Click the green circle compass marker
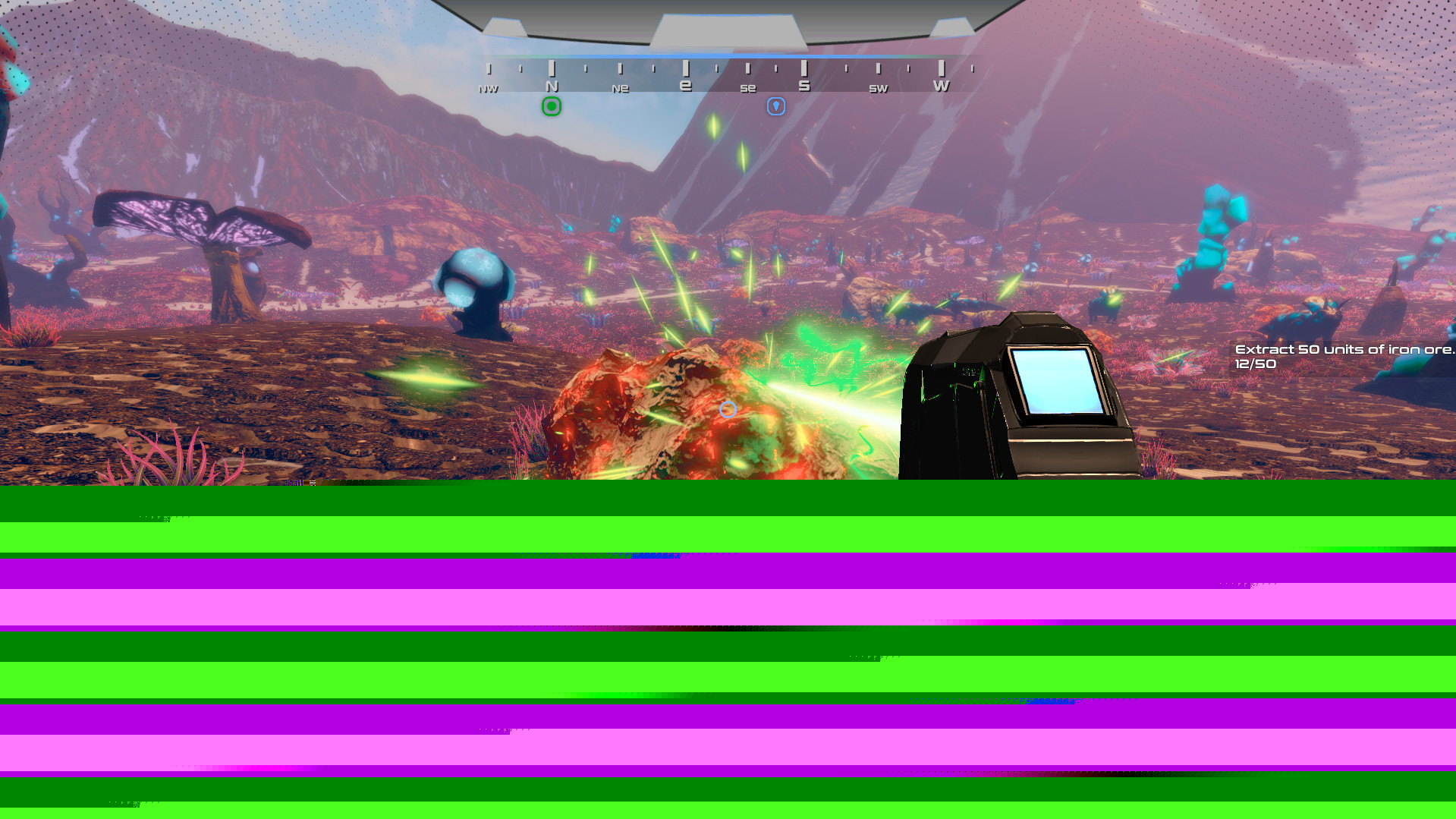1456x819 pixels. [552, 107]
